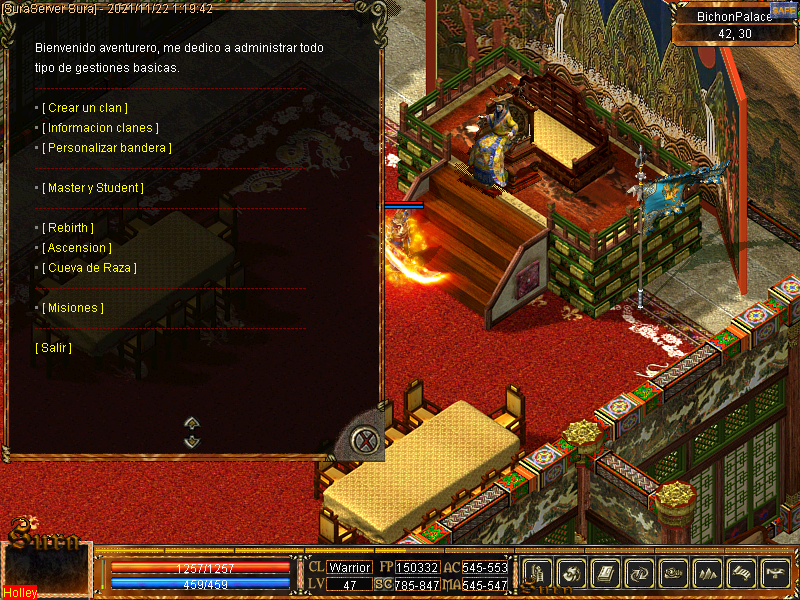800x600 pixels.
Task: Click the swirling flame toolbar icon
Action: coord(571,573)
